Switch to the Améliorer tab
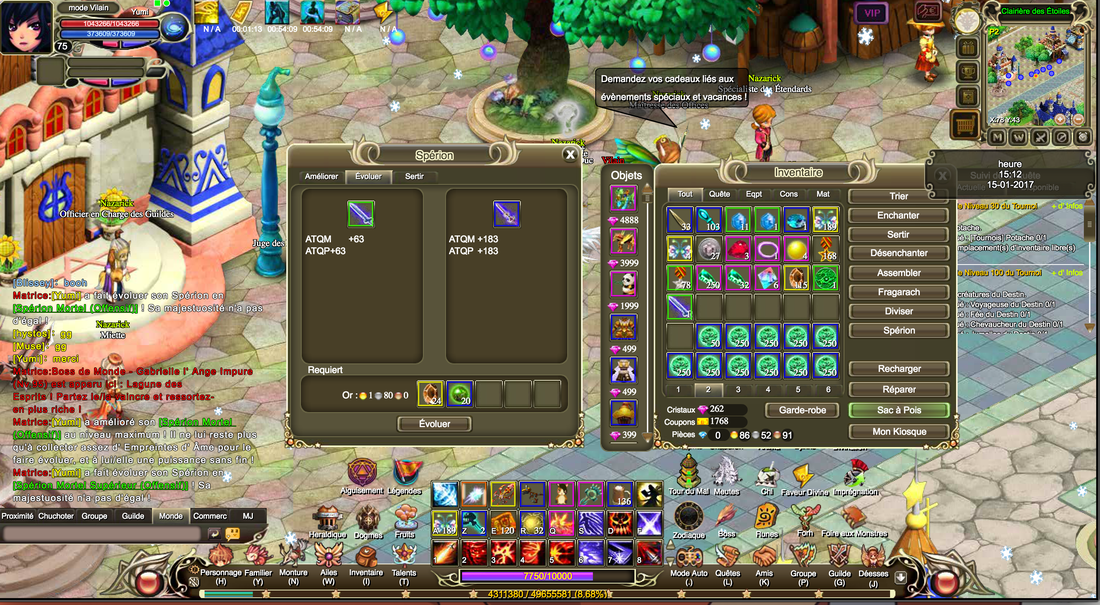This screenshot has height=605, width=1100. point(321,177)
